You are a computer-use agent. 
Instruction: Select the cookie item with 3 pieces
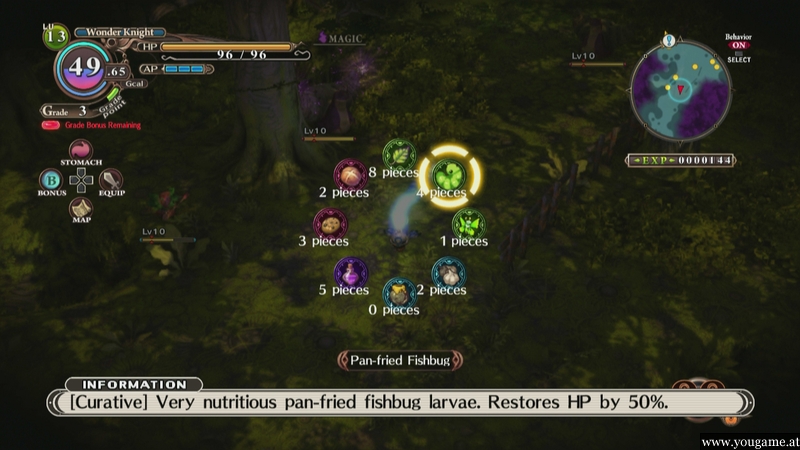click(330, 223)
